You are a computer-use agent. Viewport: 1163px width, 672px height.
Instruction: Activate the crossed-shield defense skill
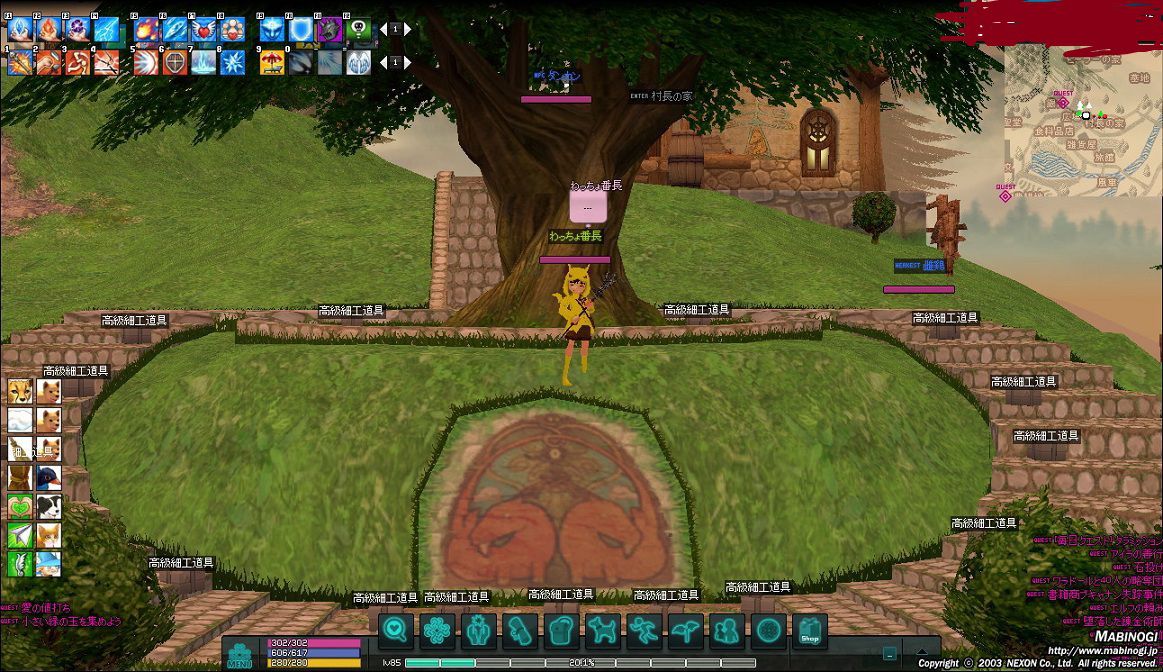(x=175, y=63)
